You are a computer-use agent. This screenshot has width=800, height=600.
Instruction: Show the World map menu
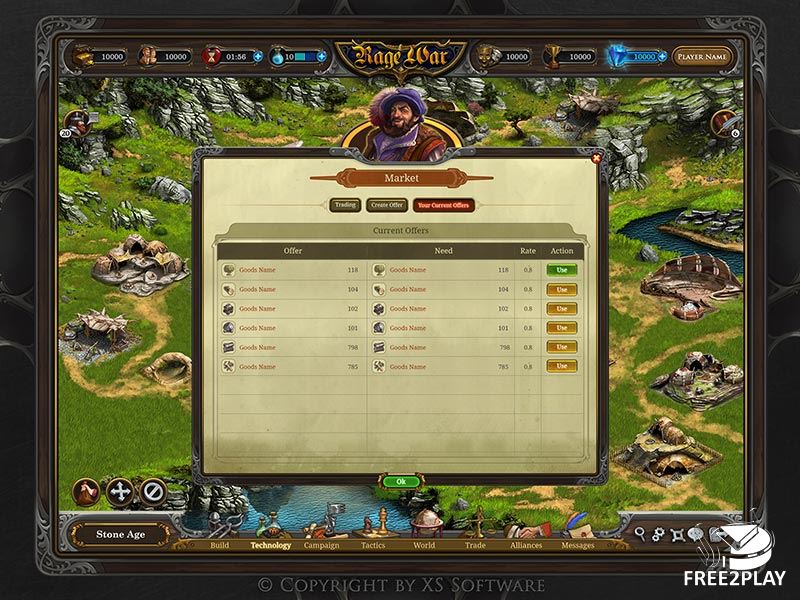424,545
